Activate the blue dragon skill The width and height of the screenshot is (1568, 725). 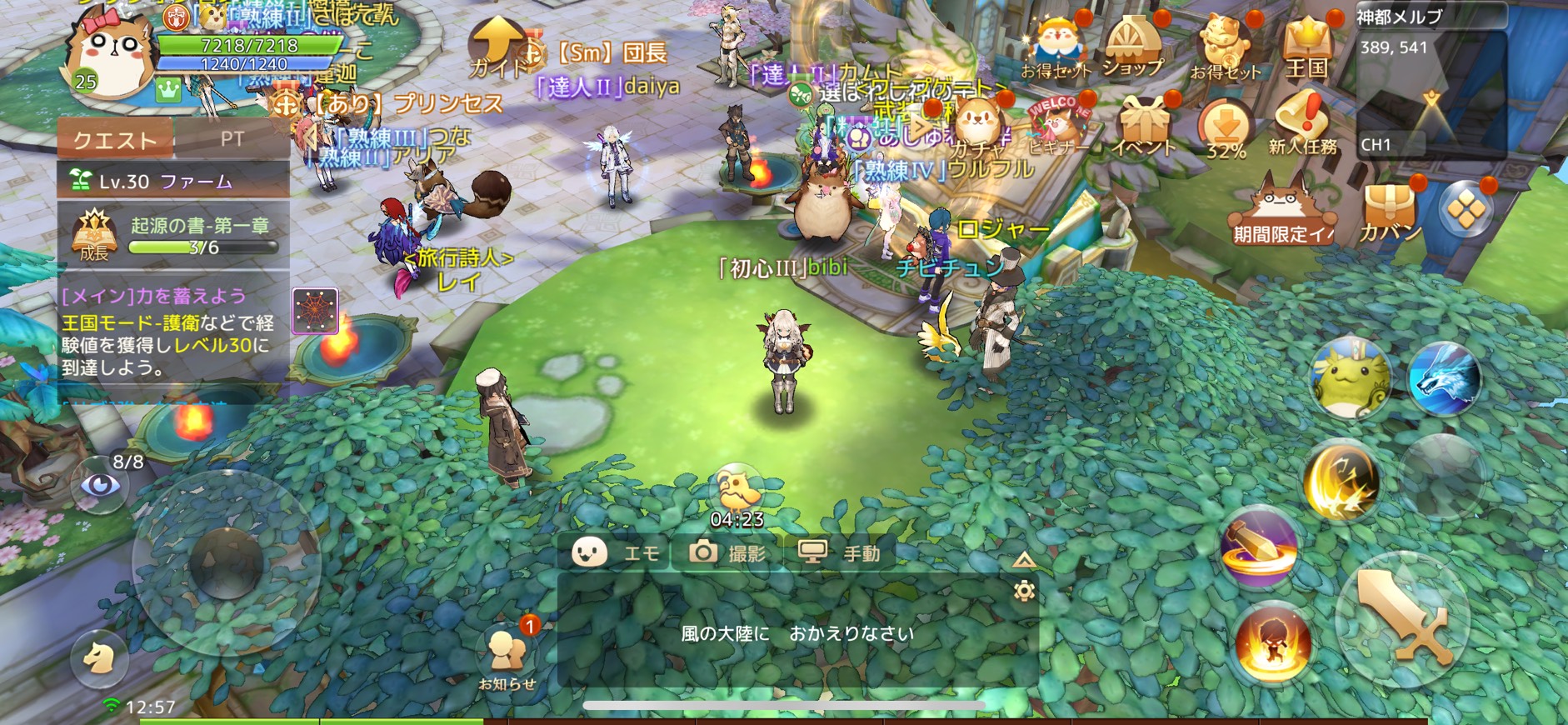coord(1444,379)
